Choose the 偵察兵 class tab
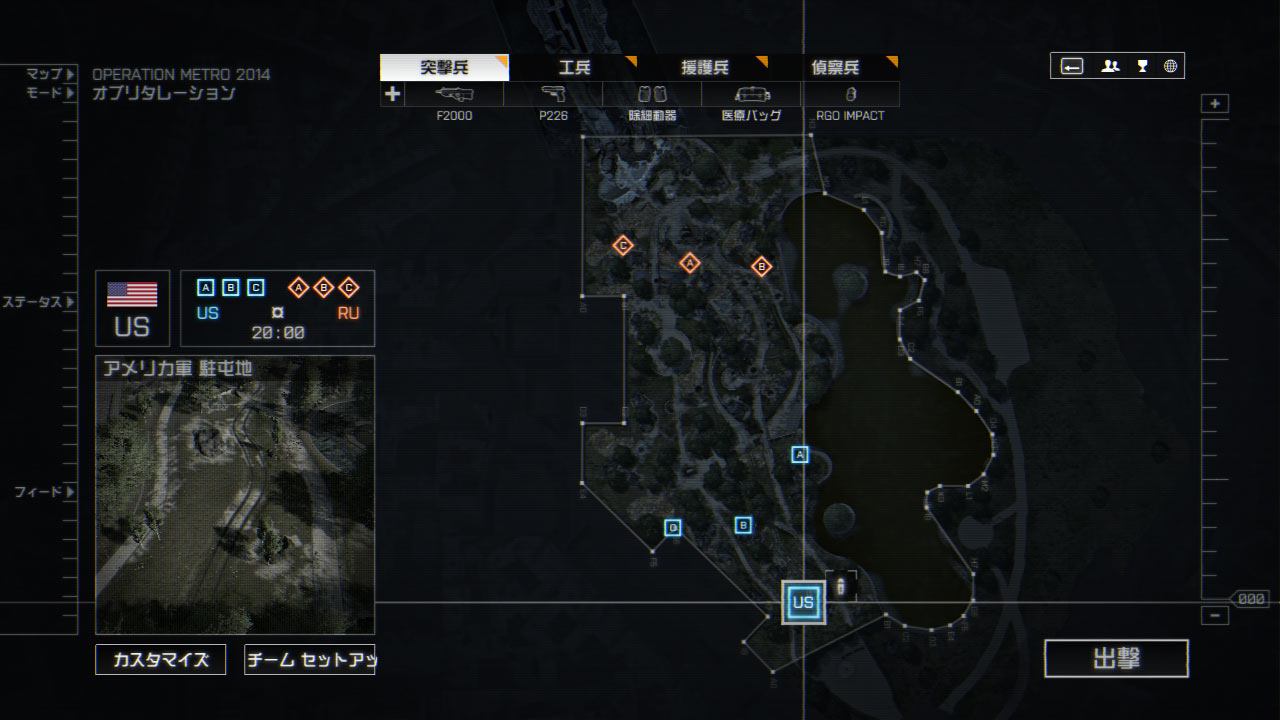Screen dimensions: 1280x720 (x=835, y=68)
